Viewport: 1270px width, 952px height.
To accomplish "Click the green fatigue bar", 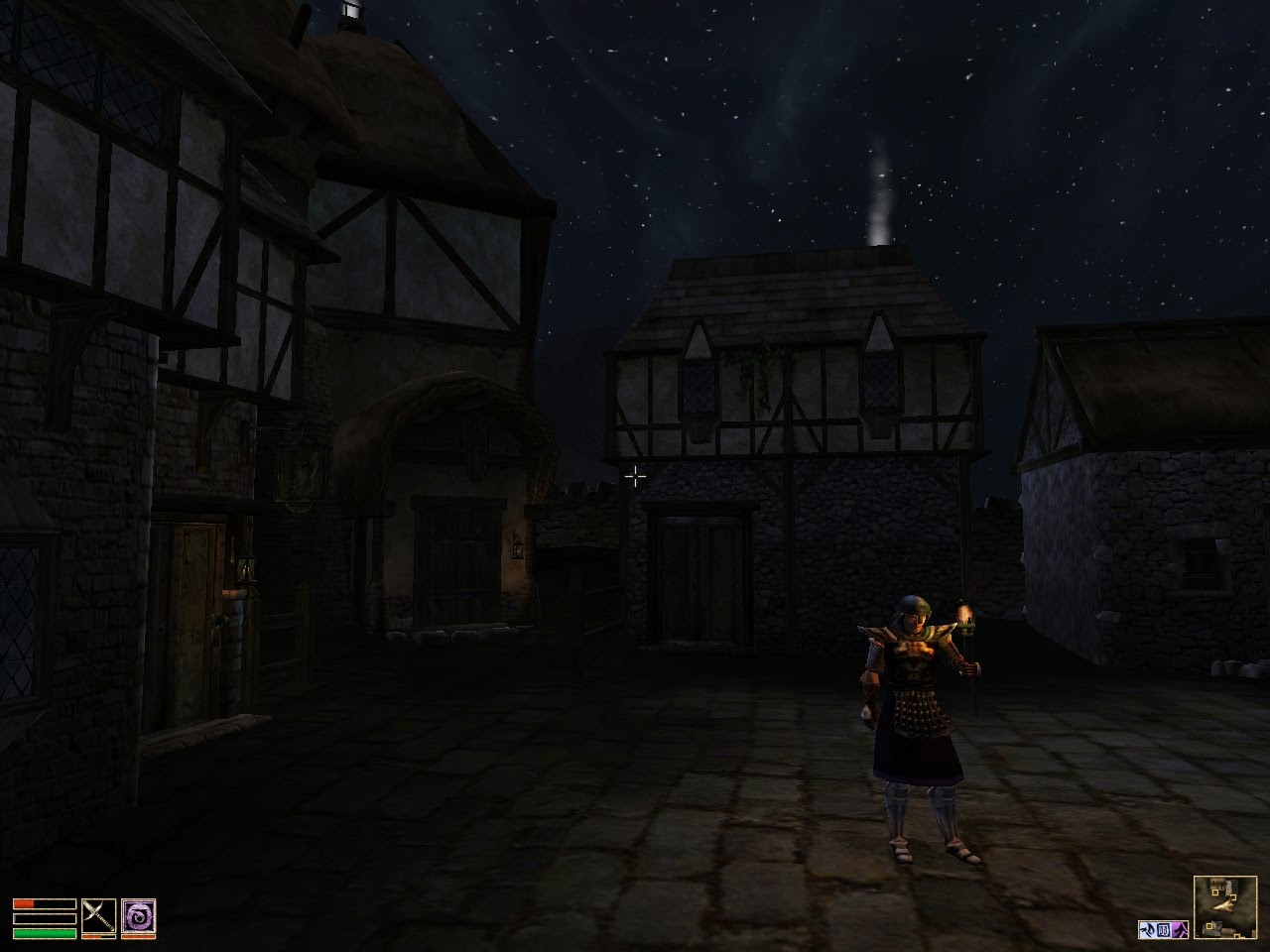I will [44, 933].
